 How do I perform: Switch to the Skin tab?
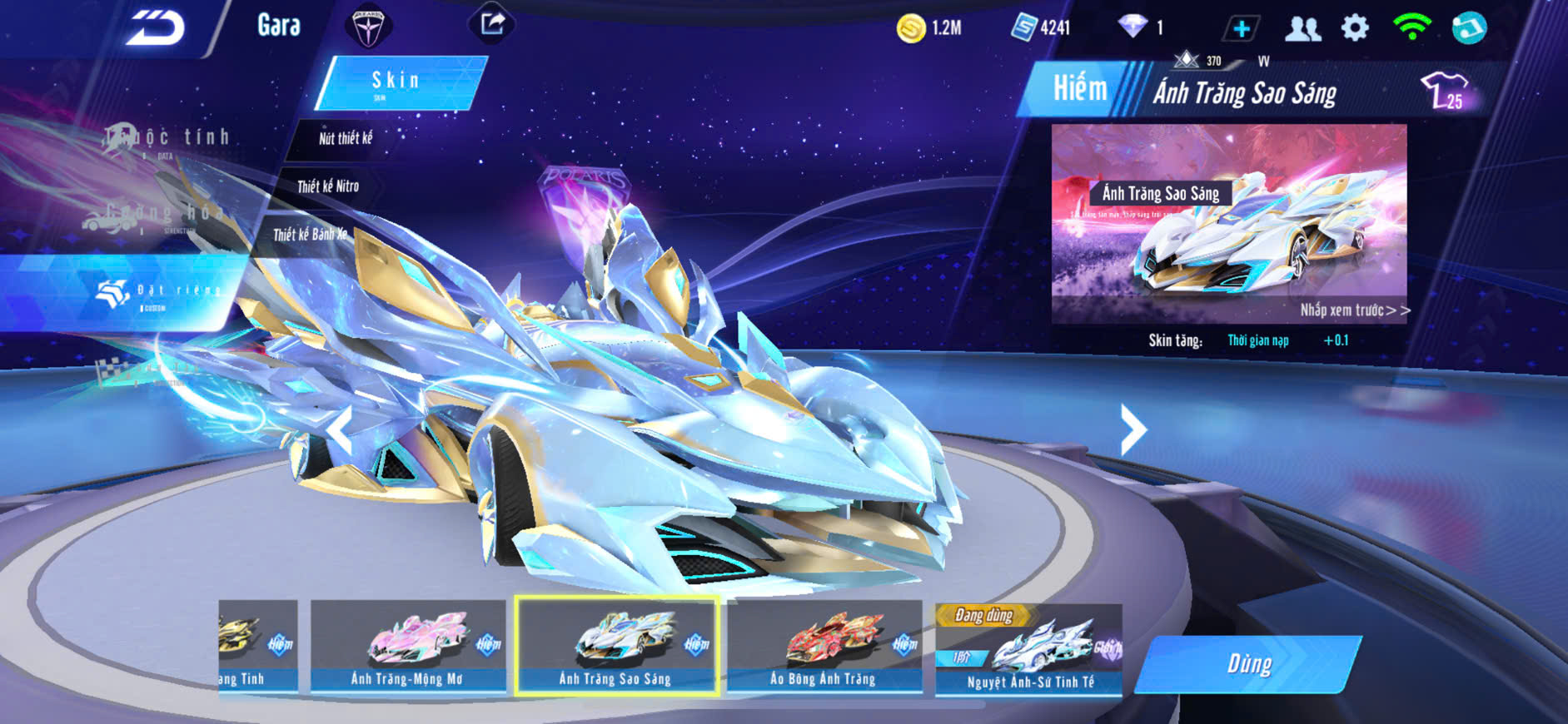click(x=399, y=82)
